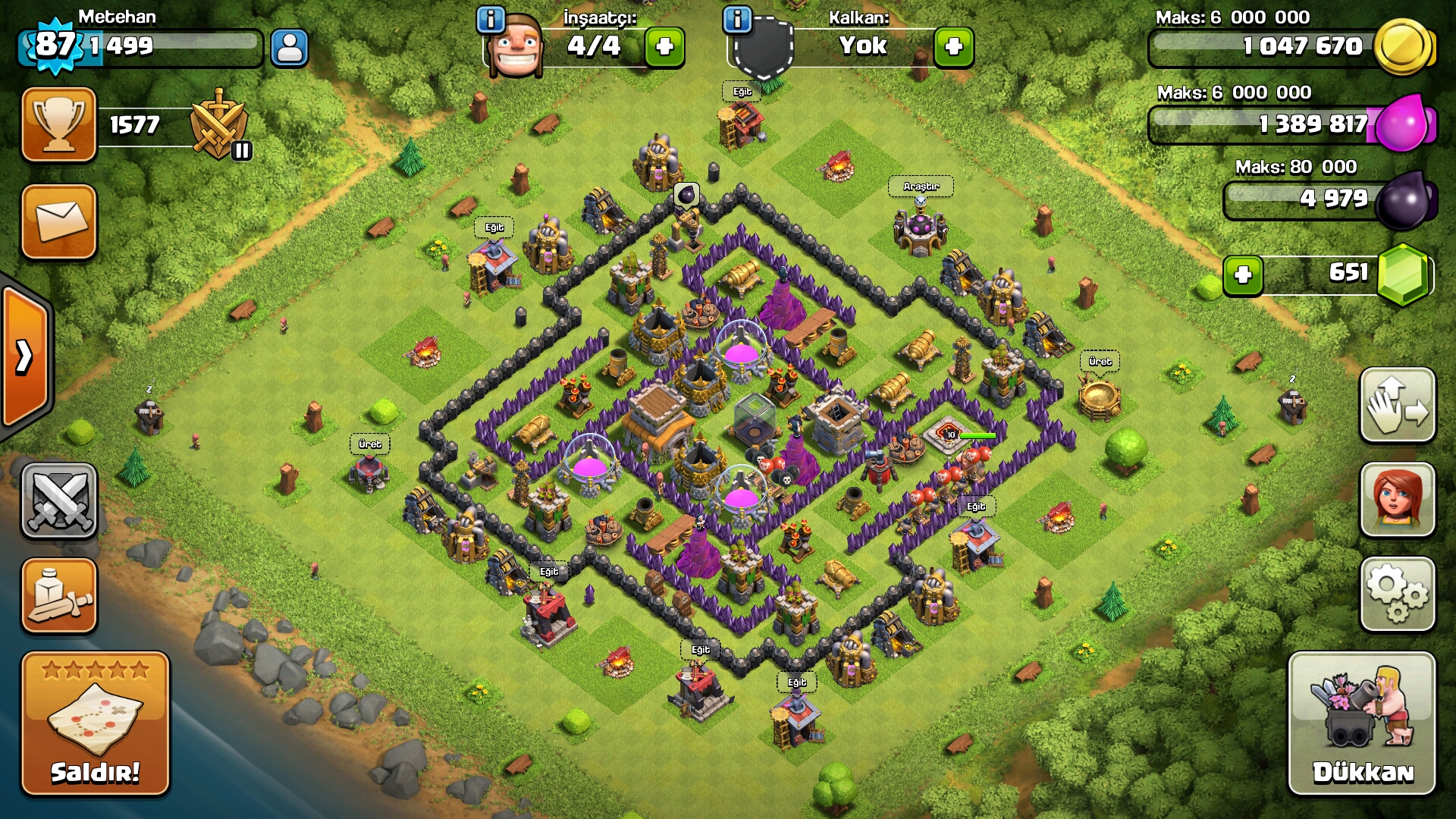Open the Dükkan shop
Image resolution: width=1456 pixels, height=819 pixels.
[1362, 723]
